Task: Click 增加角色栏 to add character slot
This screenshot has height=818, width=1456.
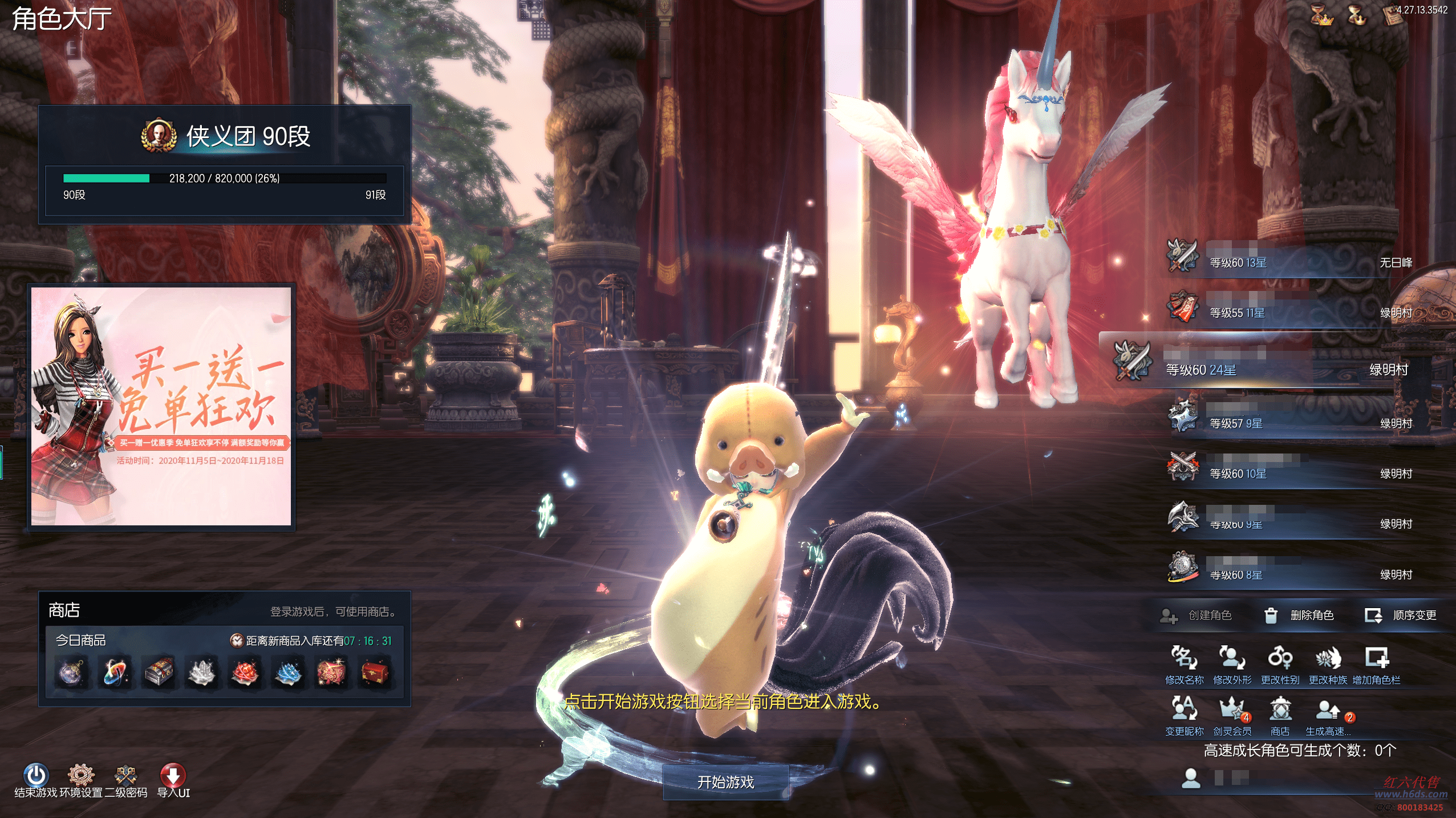Action: point(1376,665)
